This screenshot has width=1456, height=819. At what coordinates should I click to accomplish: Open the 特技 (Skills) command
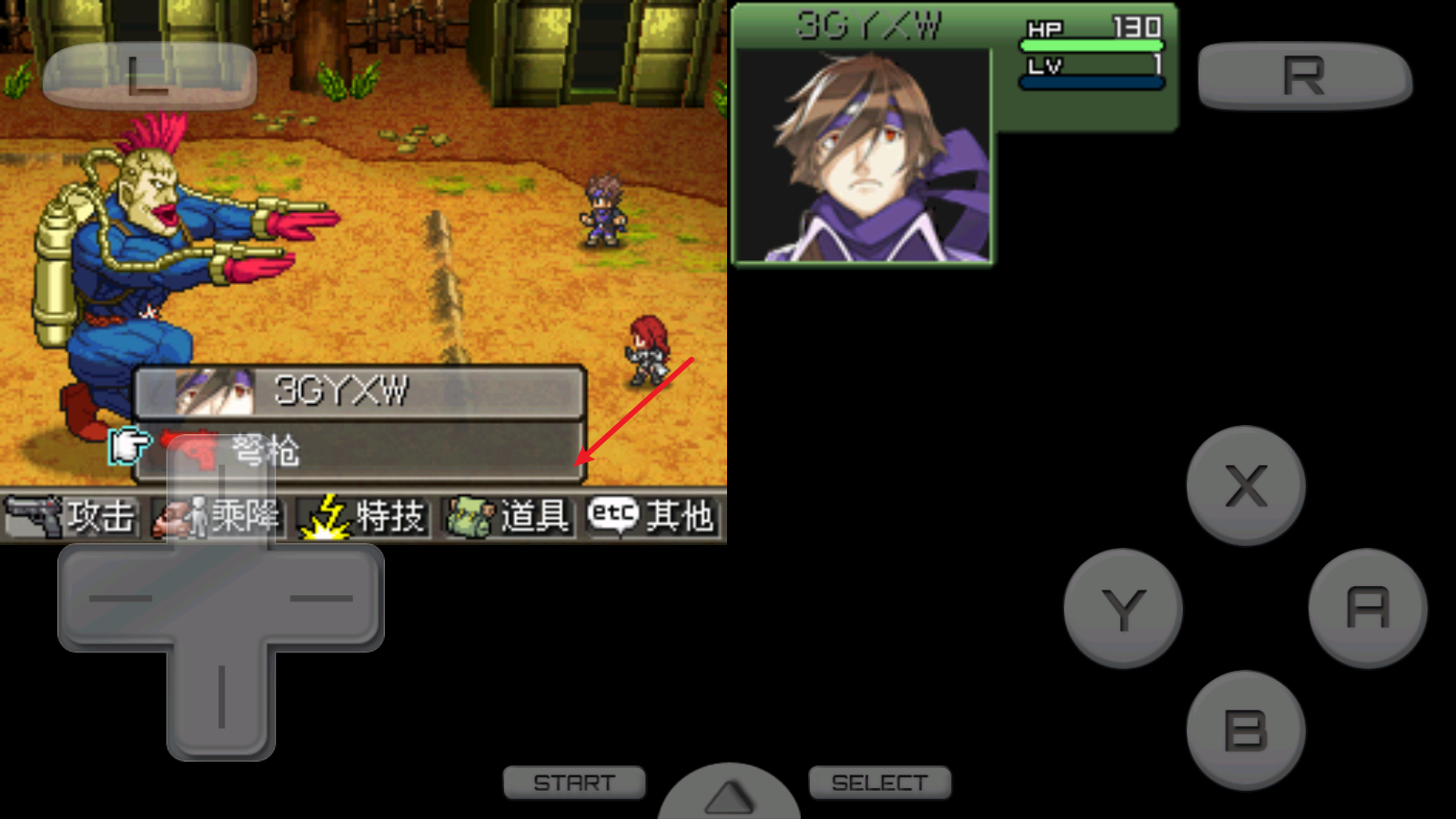[x=364, y=517]
